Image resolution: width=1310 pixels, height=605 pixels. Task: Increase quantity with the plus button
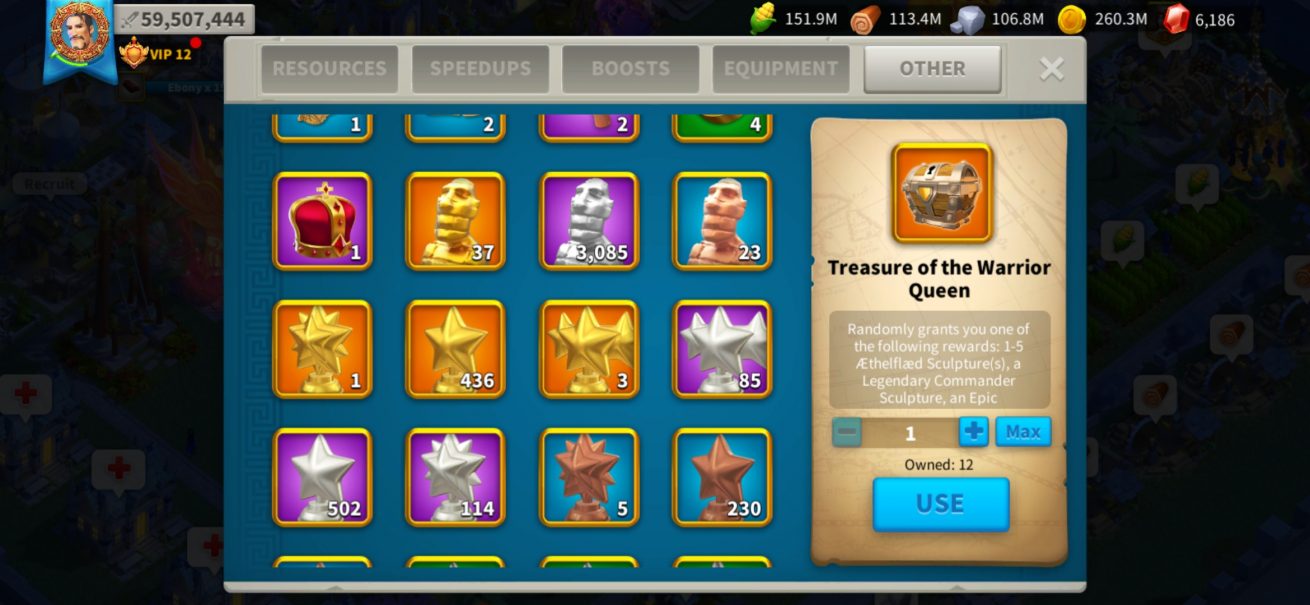[973, 432]
